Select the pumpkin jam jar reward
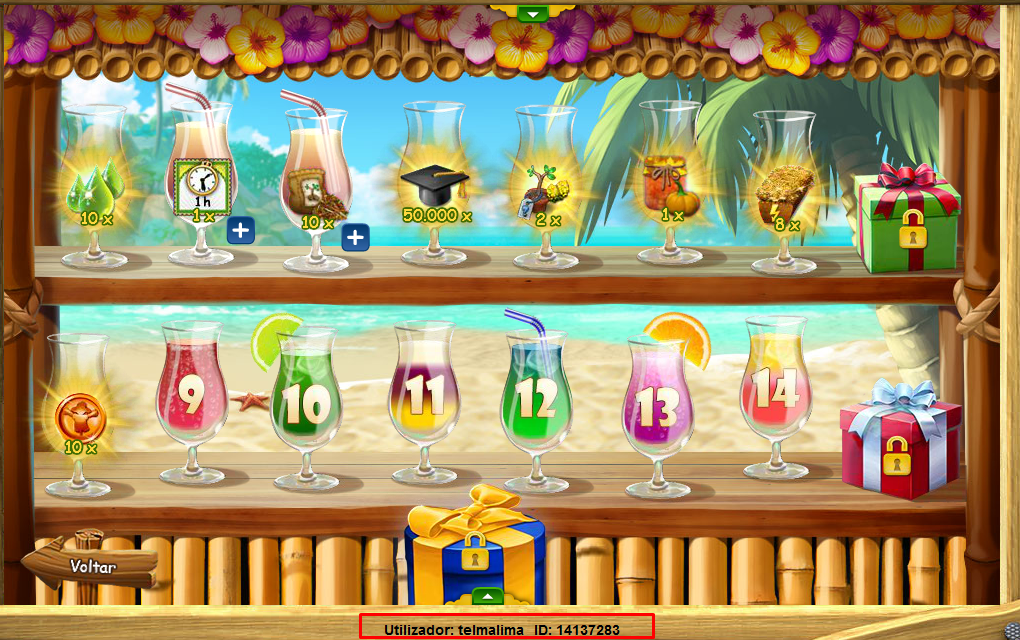The width and height of the screenshot is (1020, 640). coord(670,185)
